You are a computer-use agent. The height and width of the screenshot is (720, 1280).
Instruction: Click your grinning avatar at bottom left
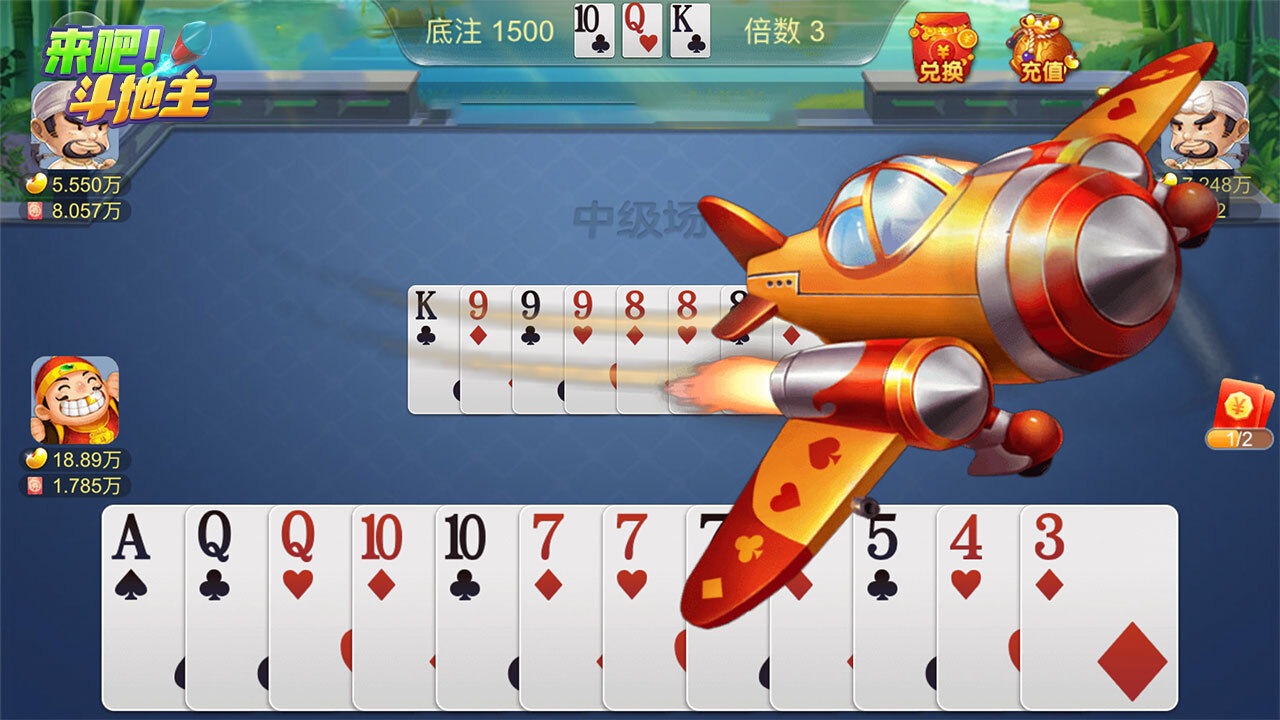click(x=75, y=400)
